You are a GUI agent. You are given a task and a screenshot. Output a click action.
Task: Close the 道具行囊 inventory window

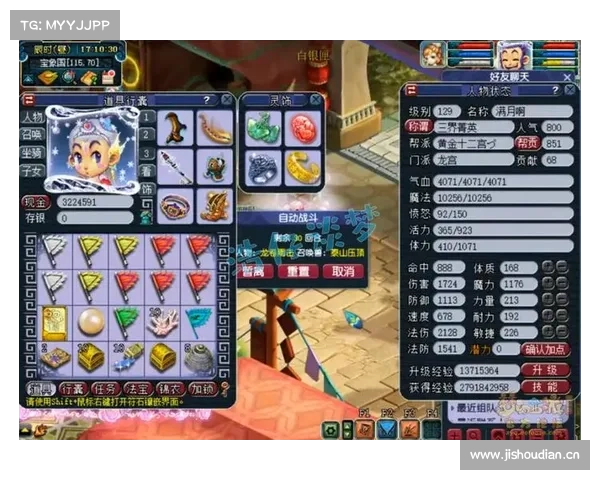point(224,100)
